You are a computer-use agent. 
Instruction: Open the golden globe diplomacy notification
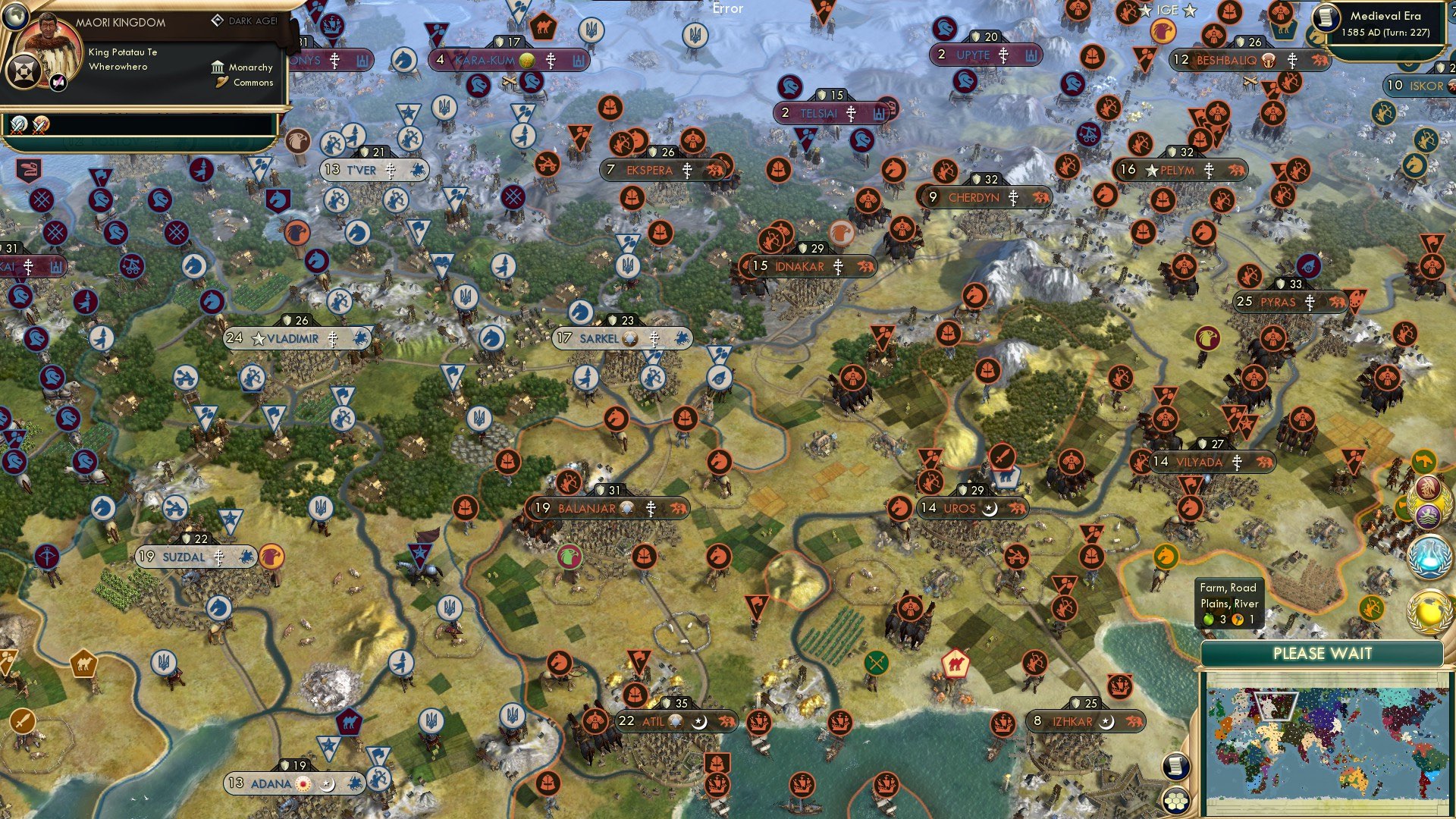click(x=1431, y=610)
